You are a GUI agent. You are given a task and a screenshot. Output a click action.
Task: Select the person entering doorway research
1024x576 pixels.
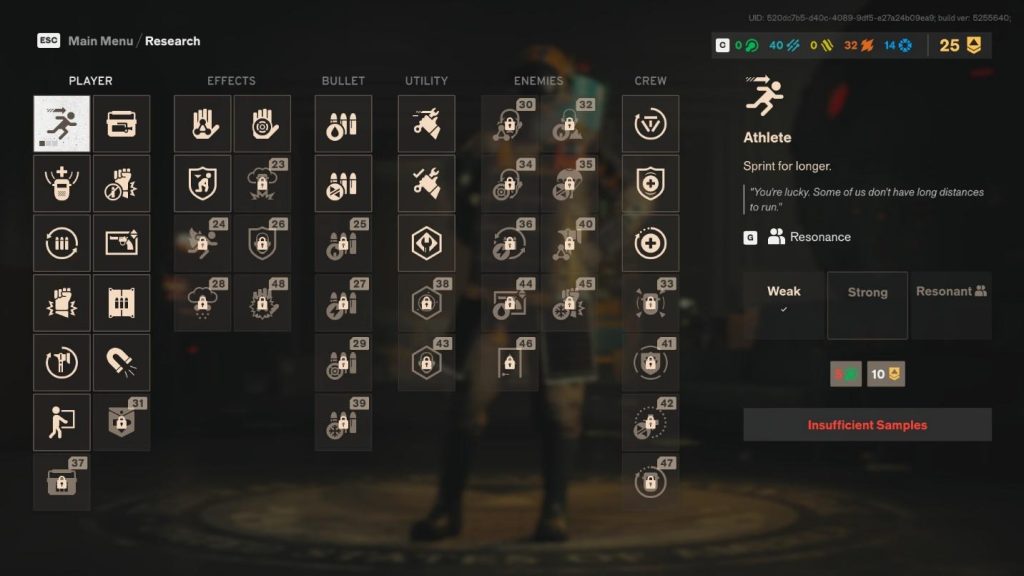click(x=62, y=422)
